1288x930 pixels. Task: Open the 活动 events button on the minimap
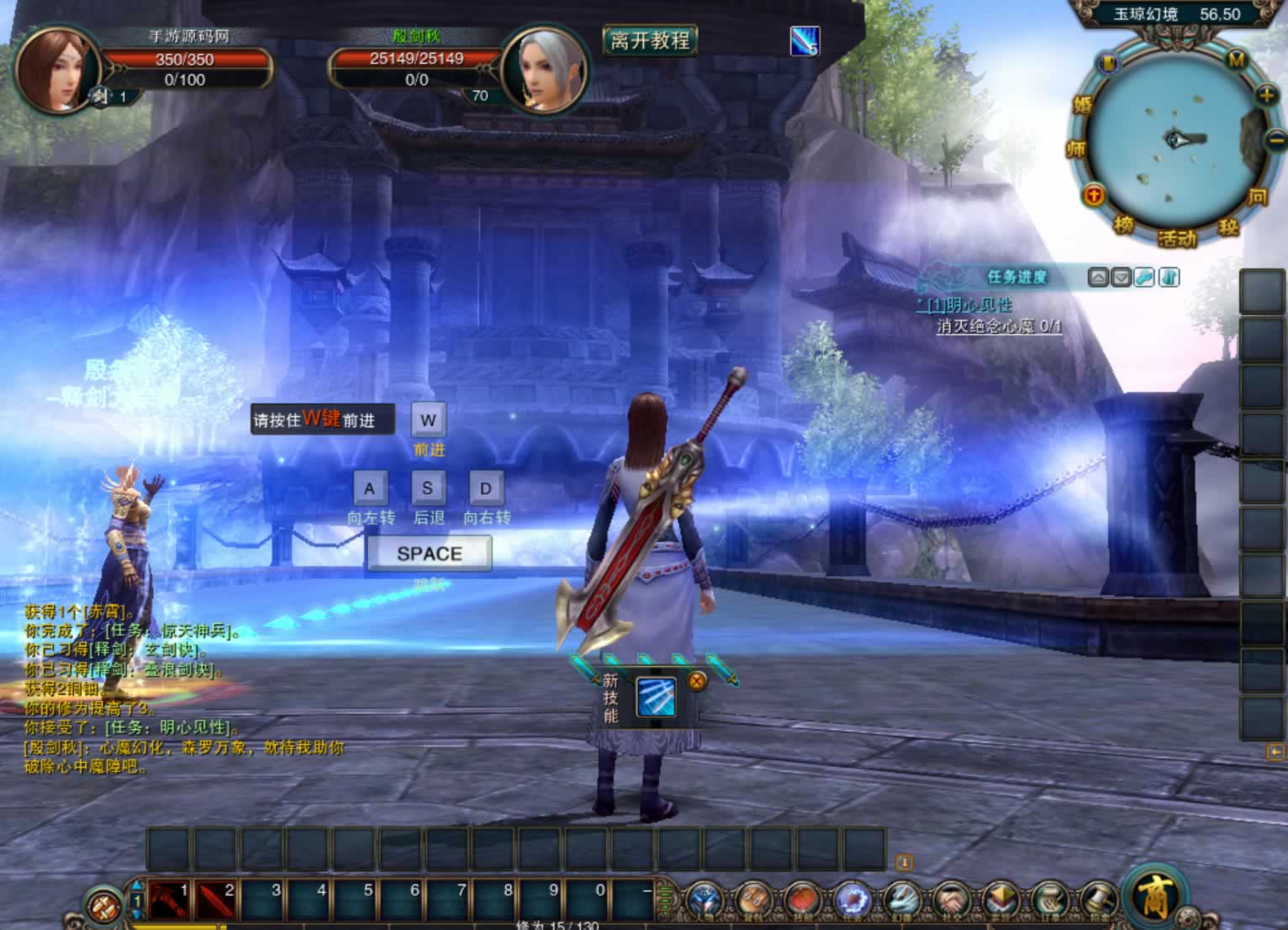(x=1176, y=238)
